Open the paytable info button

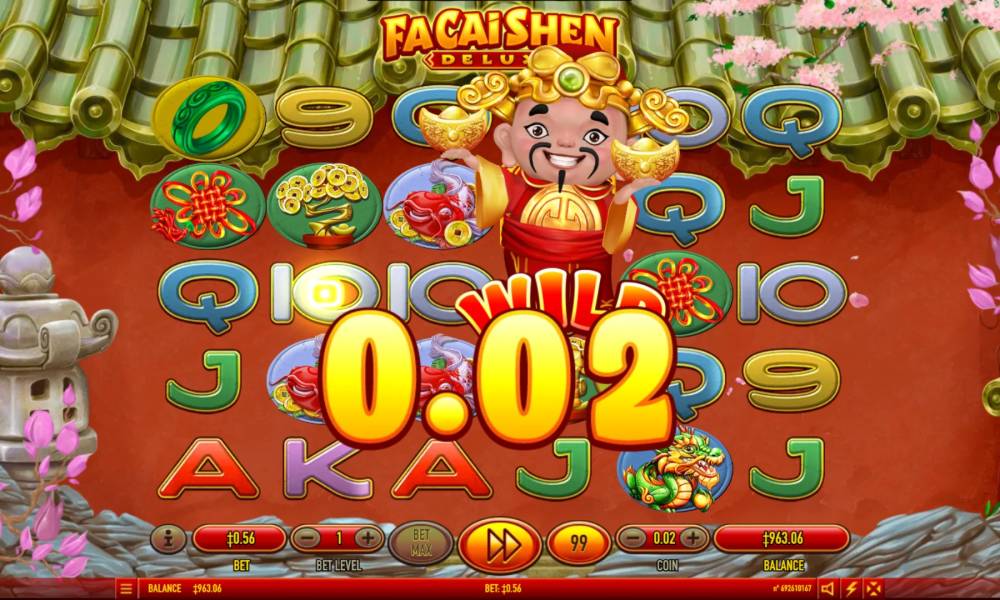(x=168, y=539)
